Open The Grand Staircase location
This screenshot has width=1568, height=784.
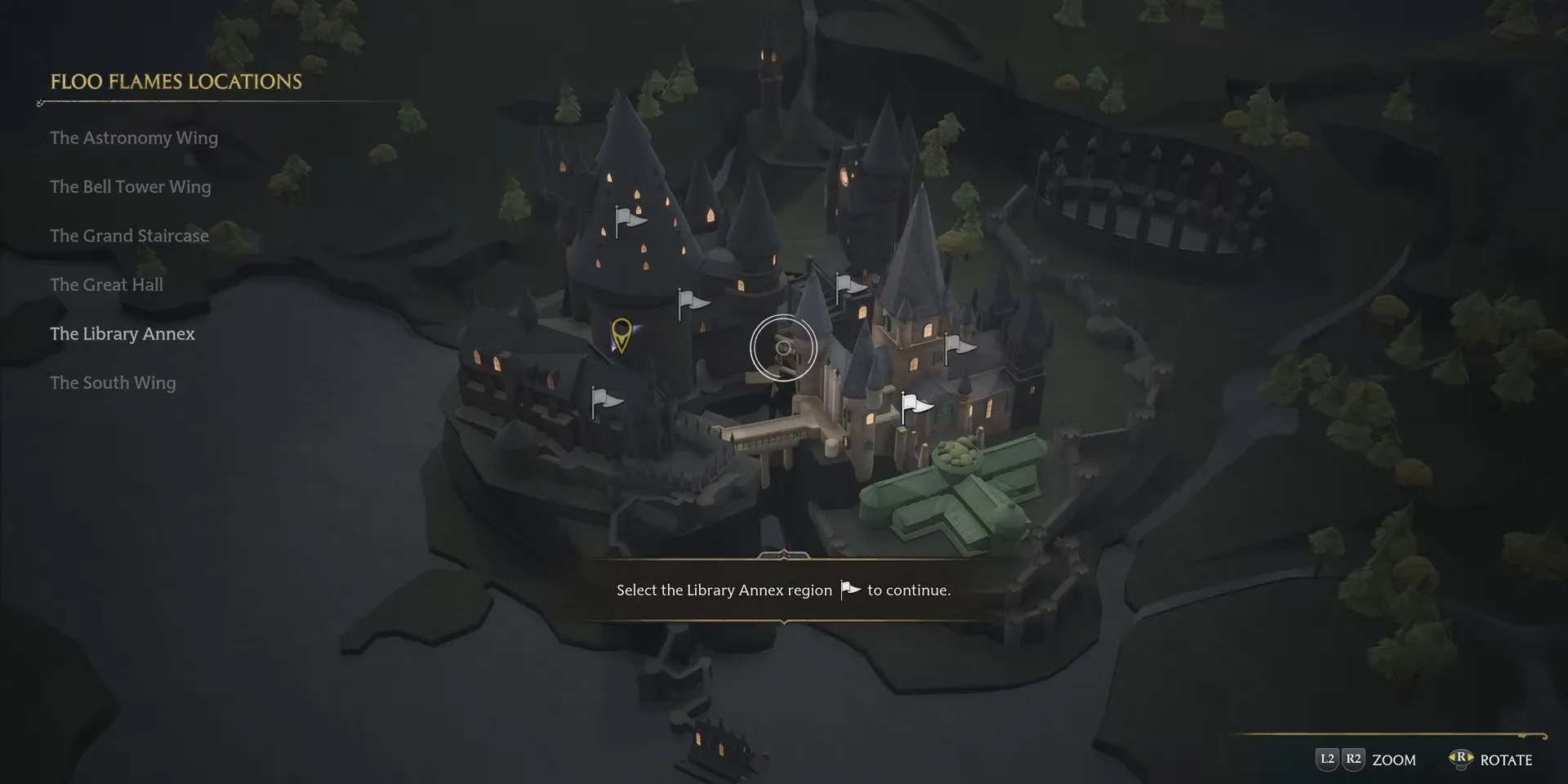coord(129,236)
